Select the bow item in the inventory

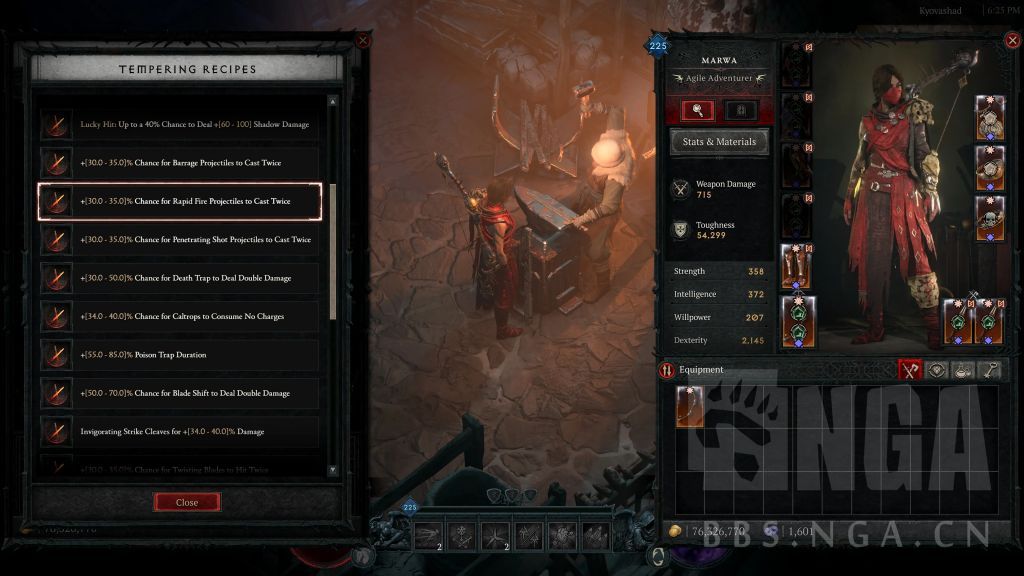pyautogui.click(x=690, y=407)
